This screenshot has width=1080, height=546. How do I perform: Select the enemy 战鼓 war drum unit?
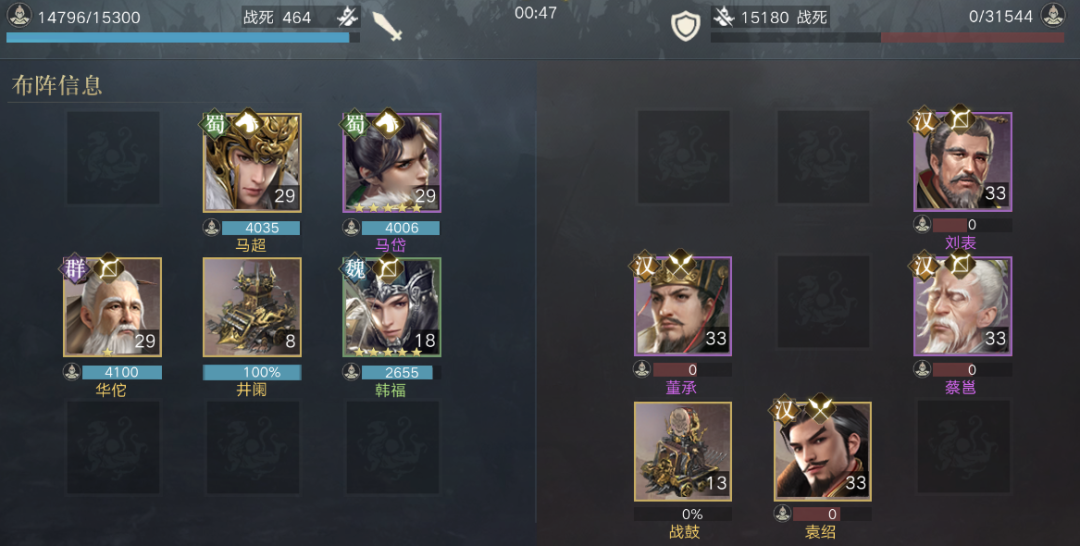coord(682,451)
